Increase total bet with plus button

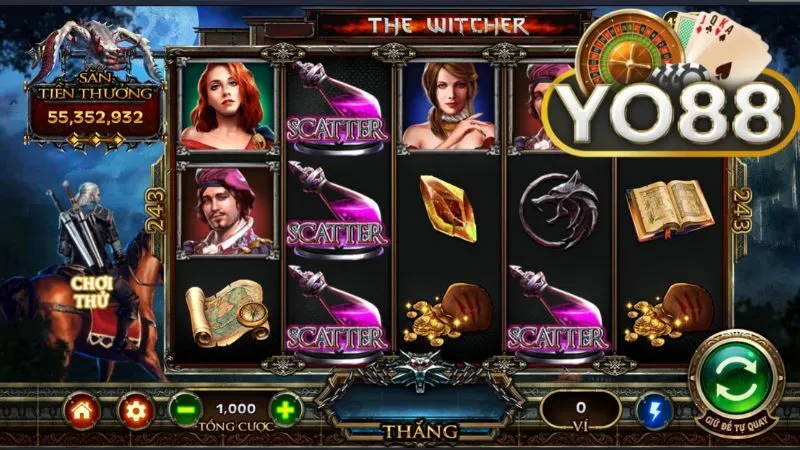(285, 408)
